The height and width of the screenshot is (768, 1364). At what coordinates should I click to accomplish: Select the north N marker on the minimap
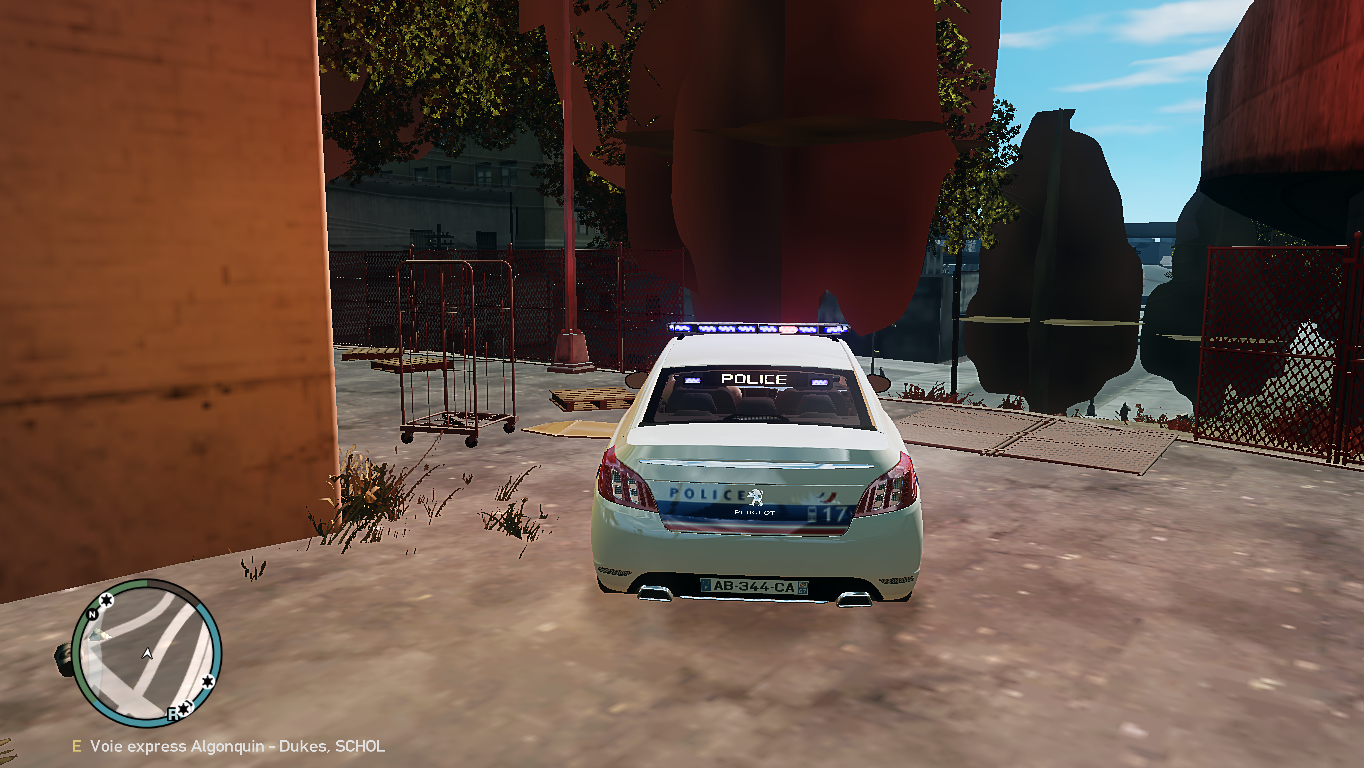(92, 614)
